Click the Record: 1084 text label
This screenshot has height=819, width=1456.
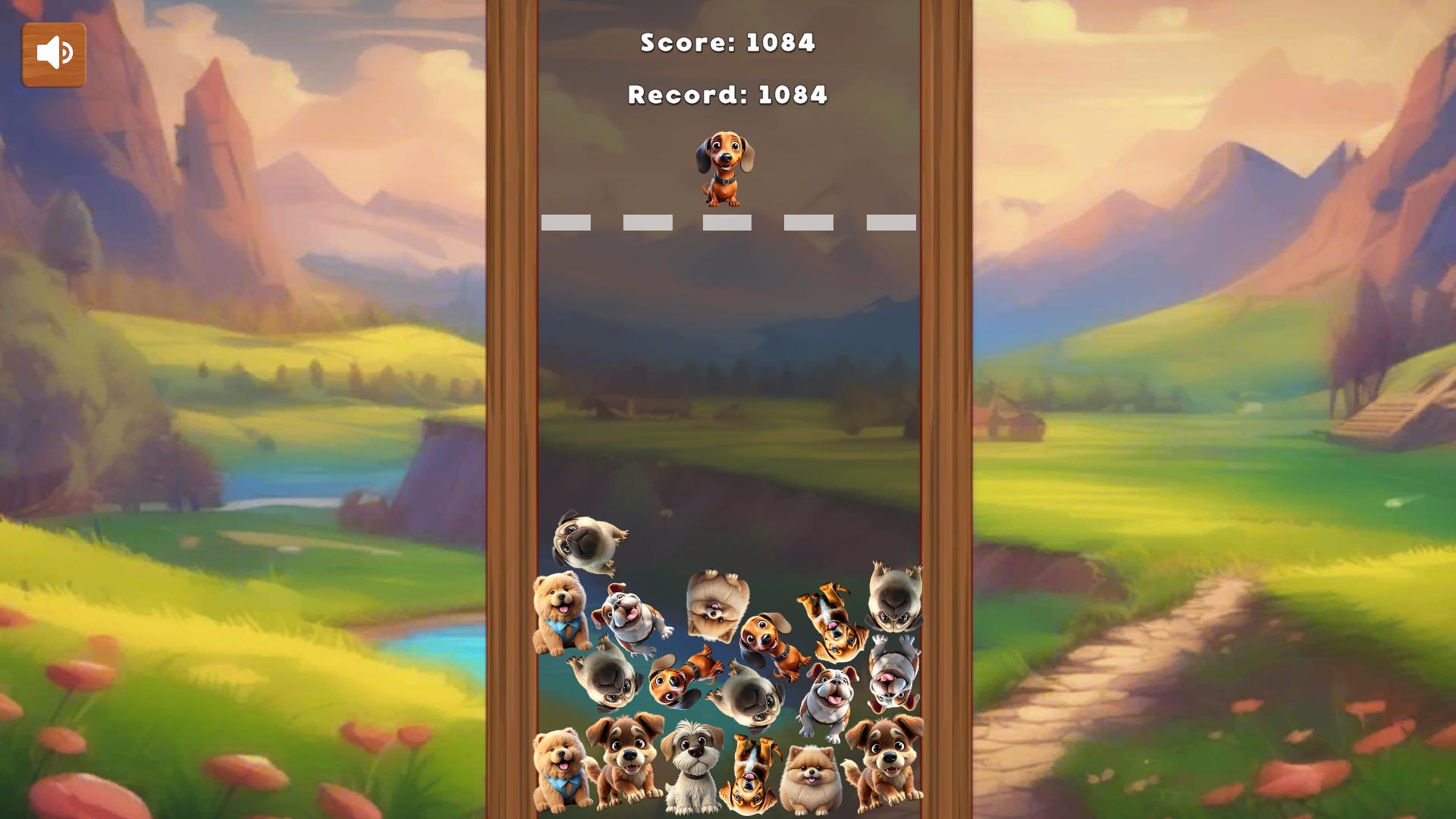[726, 95]
